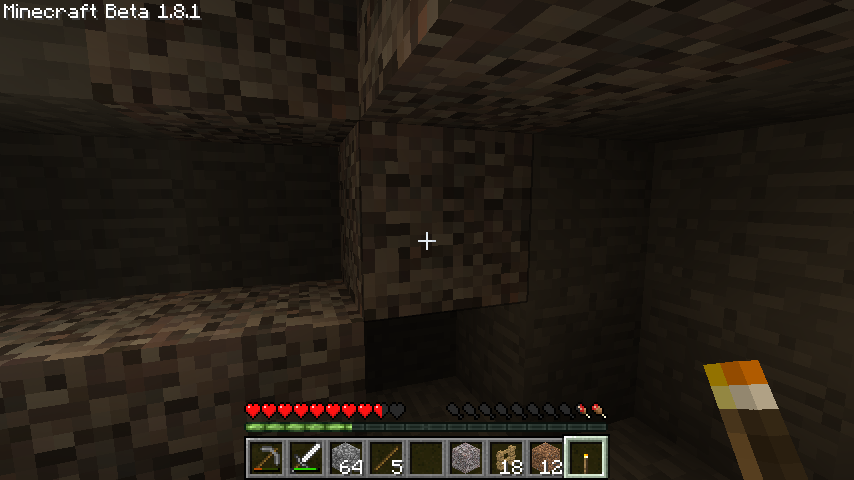Viewport: 854px width, 480px height.
Task: Click the highlighted torch slot
Action: (x=586, y=458)
